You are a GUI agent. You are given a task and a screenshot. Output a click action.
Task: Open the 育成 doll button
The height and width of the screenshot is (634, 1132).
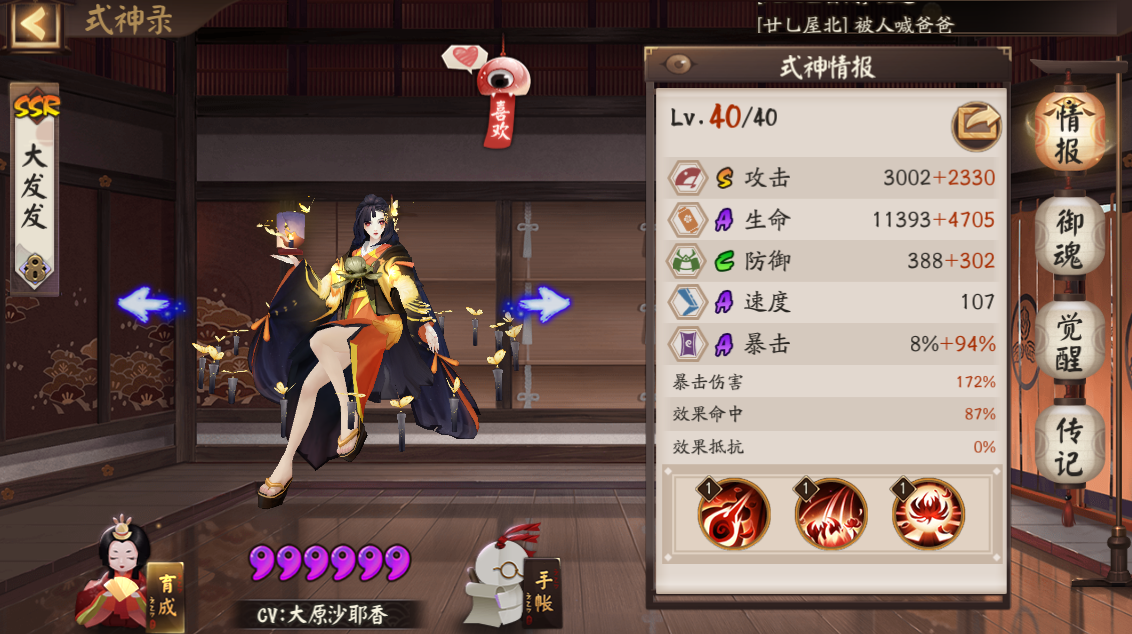pos(130,577)
